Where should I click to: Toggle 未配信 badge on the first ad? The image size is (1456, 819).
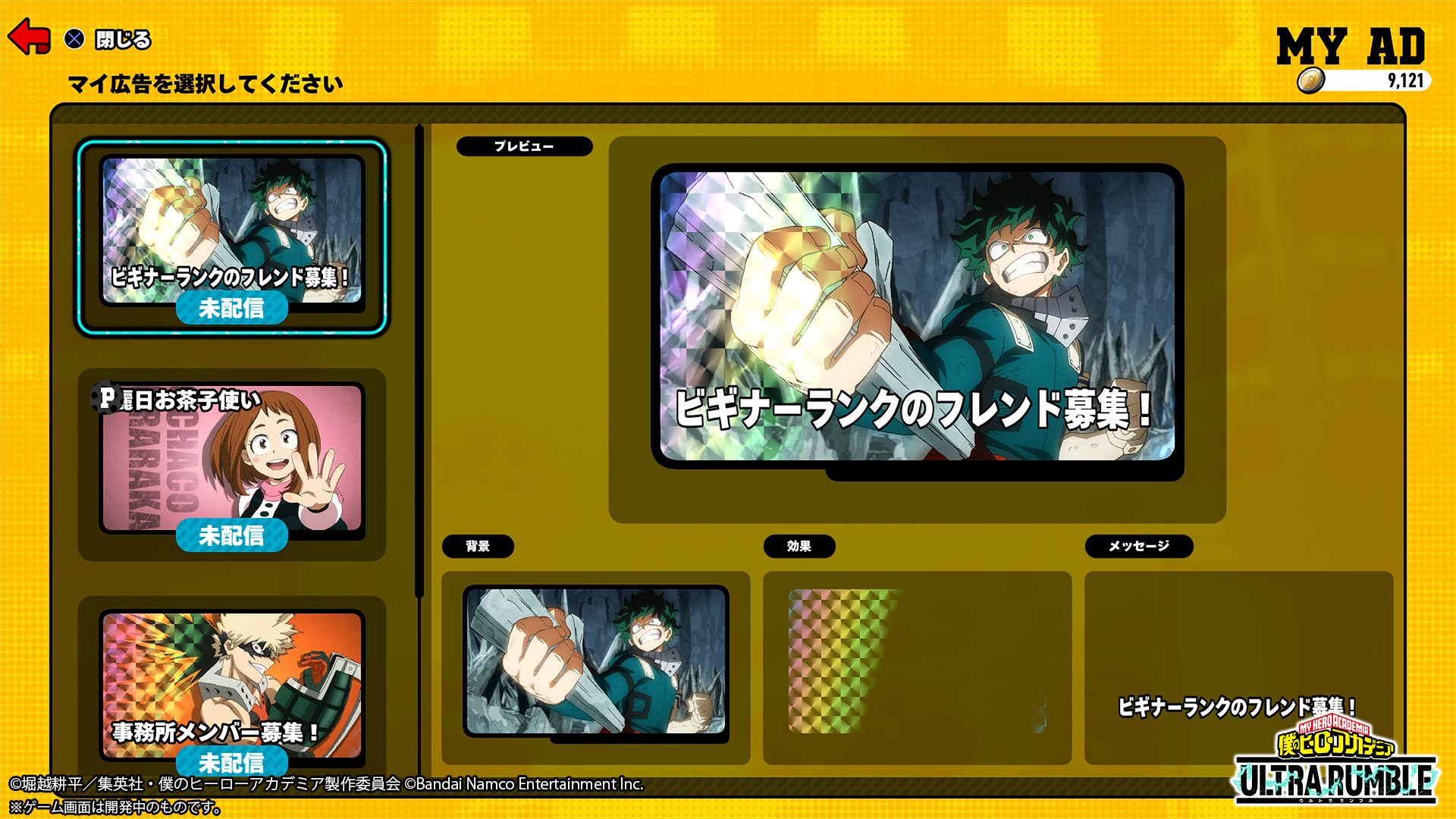pyautogui.click(x=232, y=308)
